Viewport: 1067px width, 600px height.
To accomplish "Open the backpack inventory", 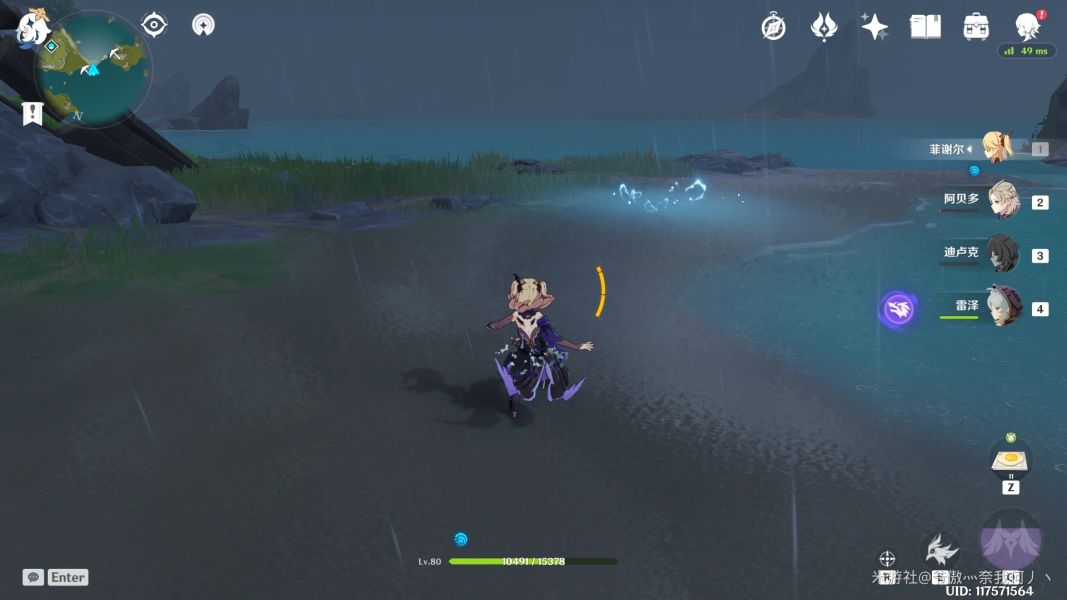I will (976, 27).
